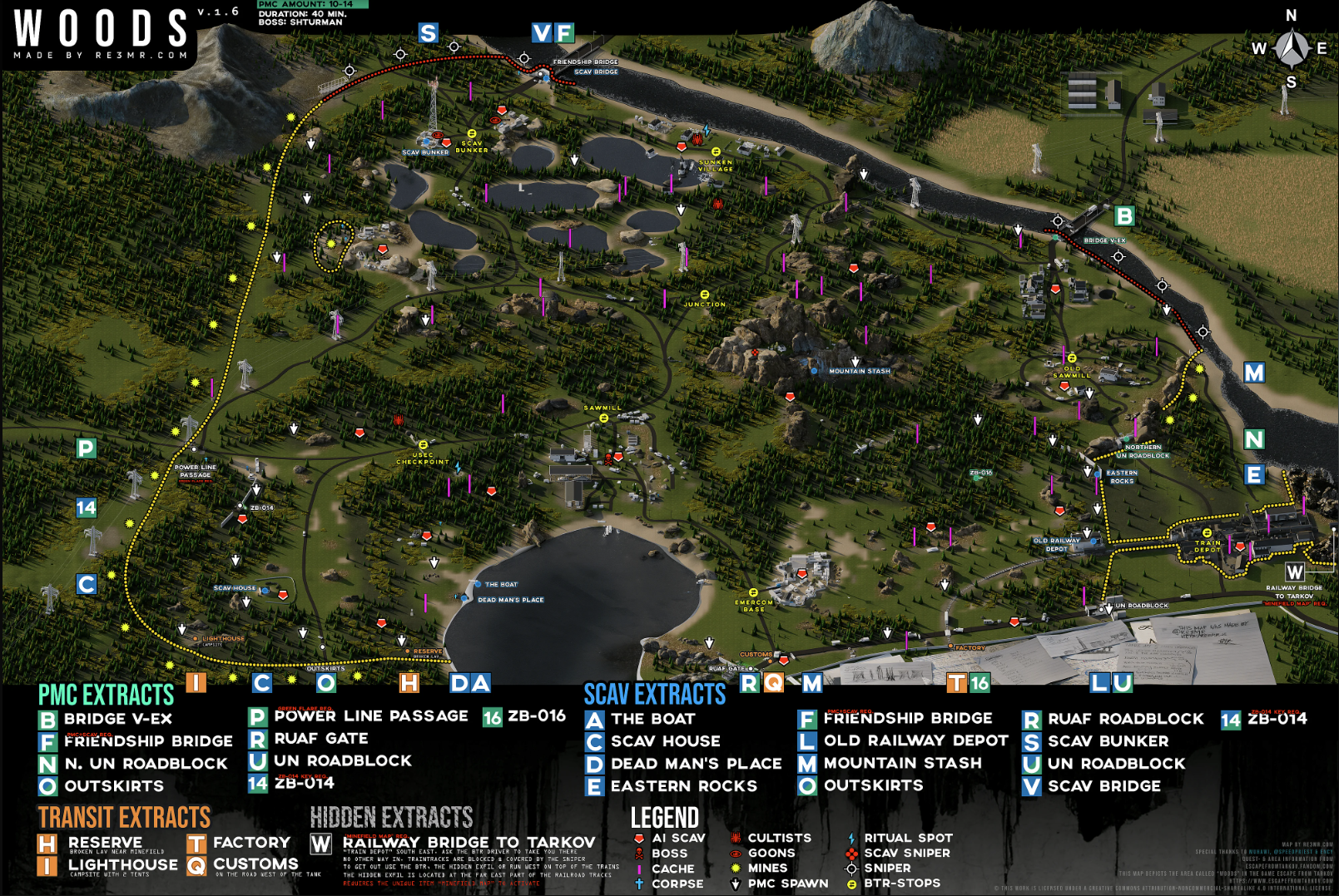Select the Emercom Base BTR stop marker

tap(753, 593)
